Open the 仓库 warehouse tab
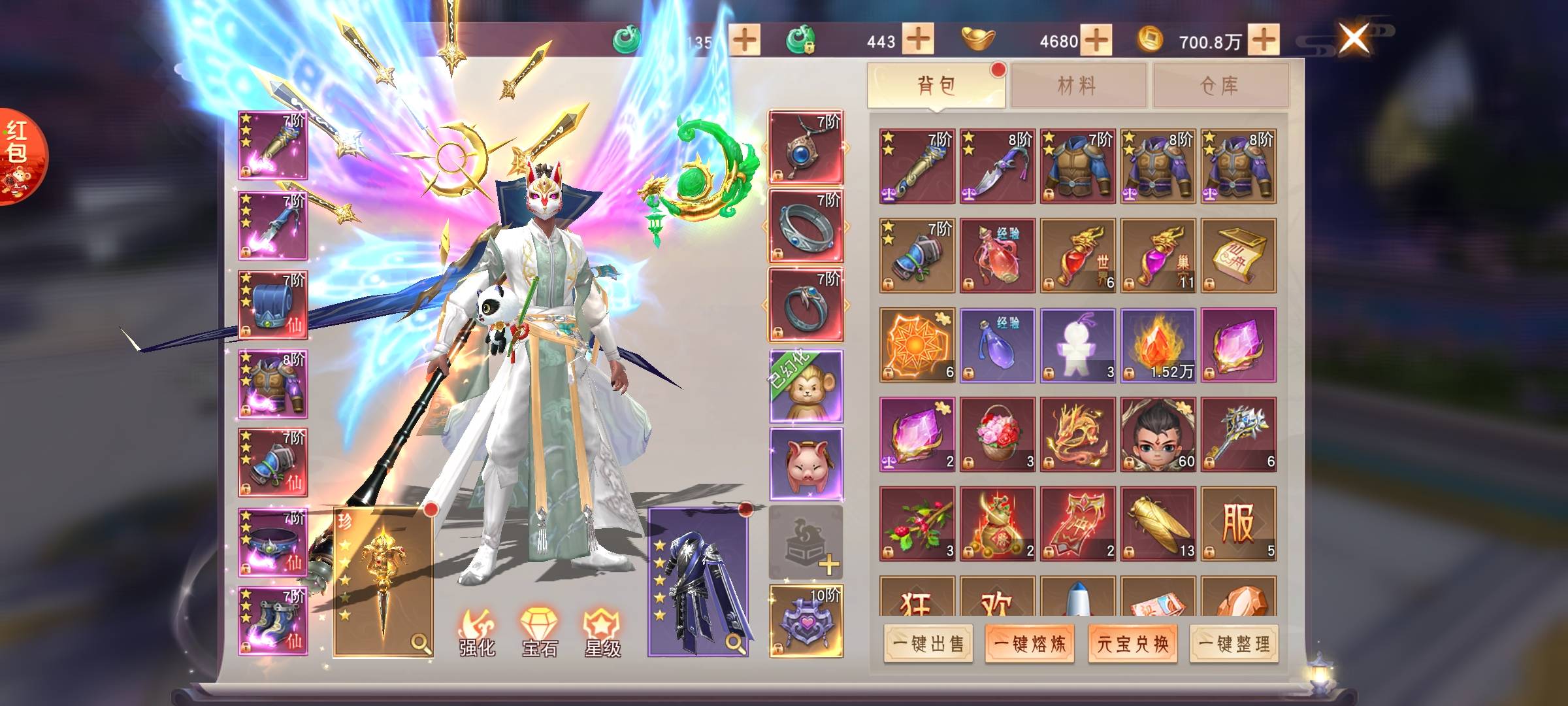The height and width of the screenshot is (706, 1568). 1220,85
